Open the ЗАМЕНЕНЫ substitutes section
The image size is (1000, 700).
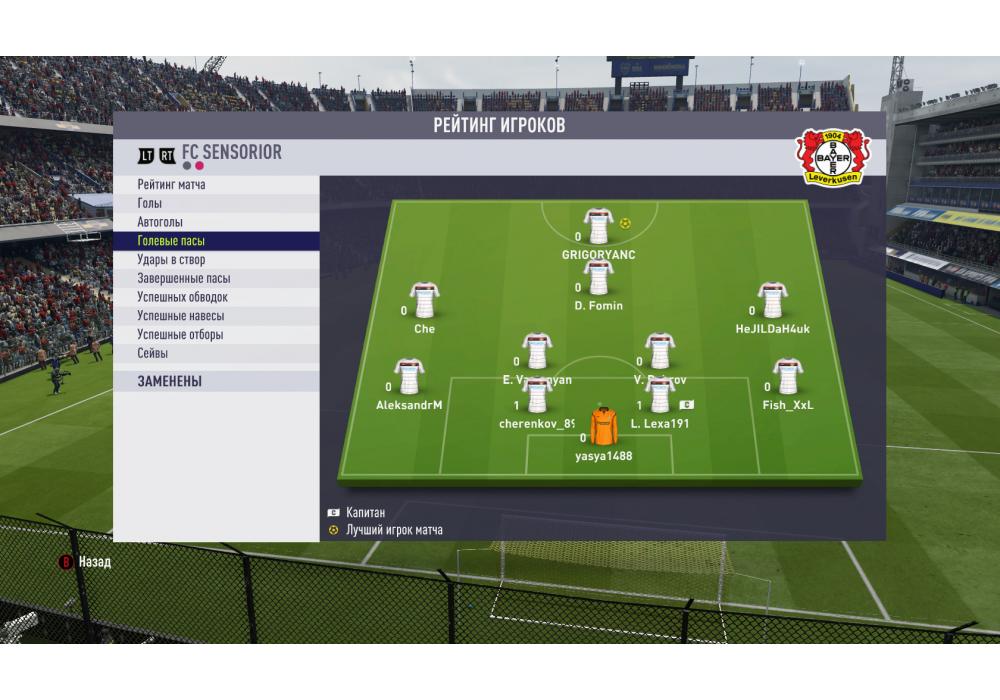(x=169, y=381)
